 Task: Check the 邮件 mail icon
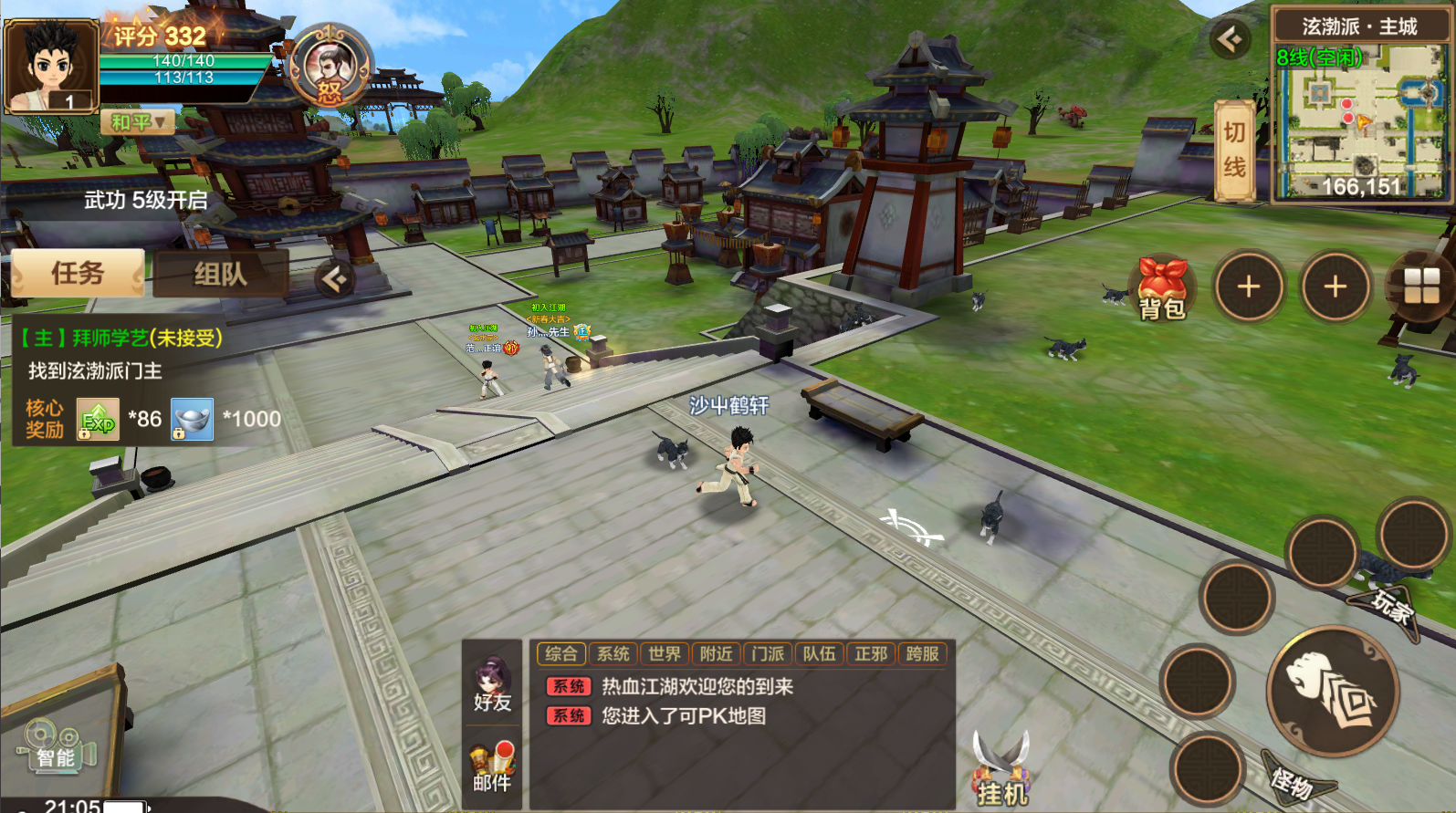pyautogui.click(x=492, y=766)
